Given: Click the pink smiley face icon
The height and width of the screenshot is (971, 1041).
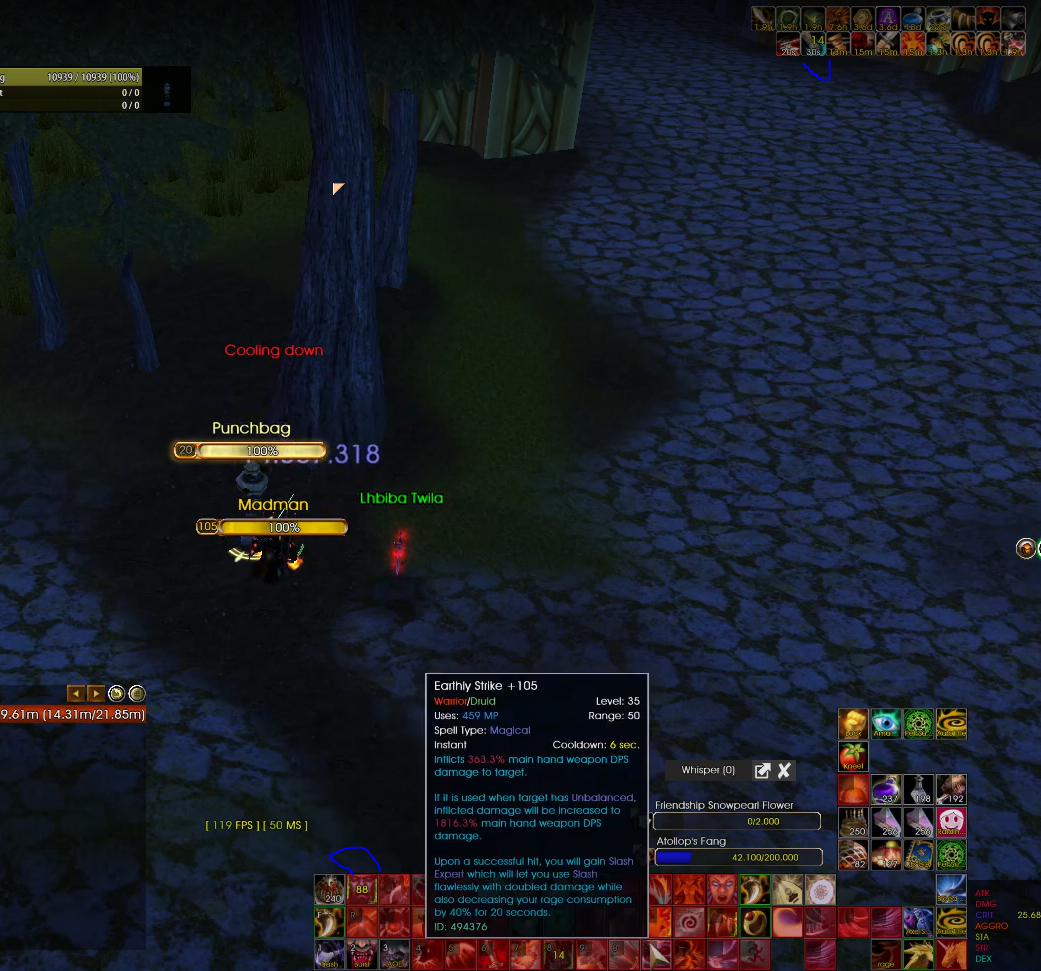Looking at the screenshot, I should click(x=951, y=822).
